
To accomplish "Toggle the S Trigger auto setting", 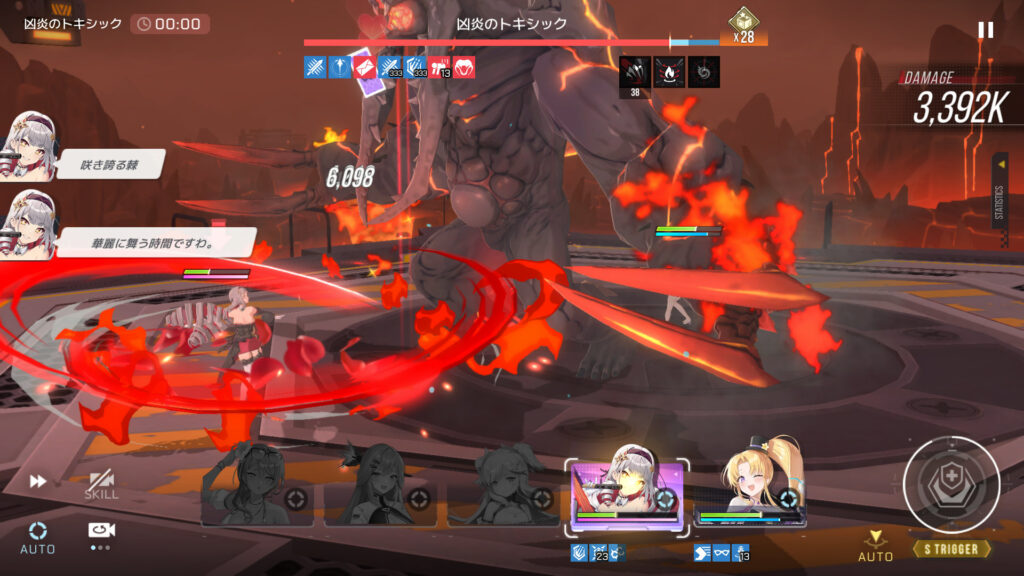I will (875, 546).
